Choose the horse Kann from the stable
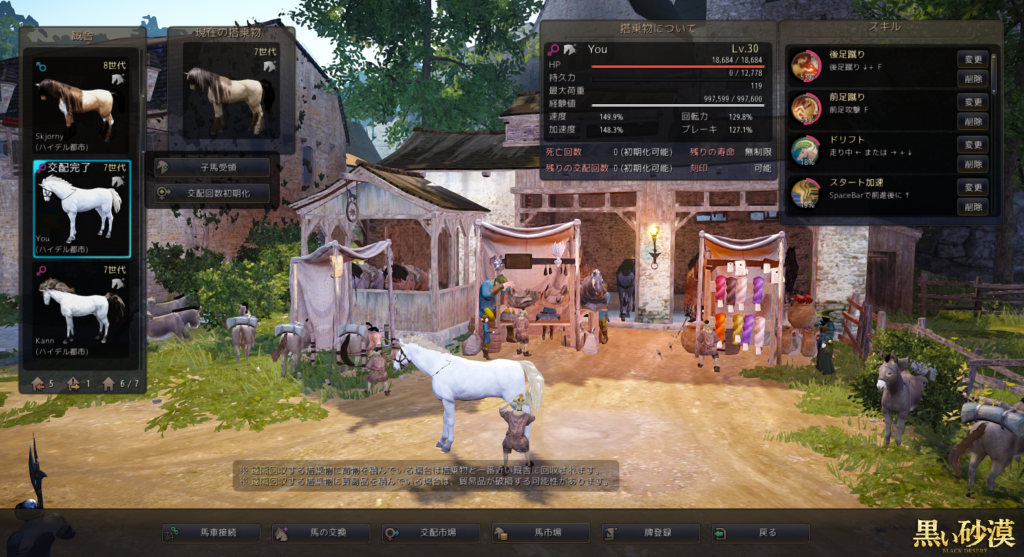Screen dimensions: 1024x557 [x=80, y=308]
